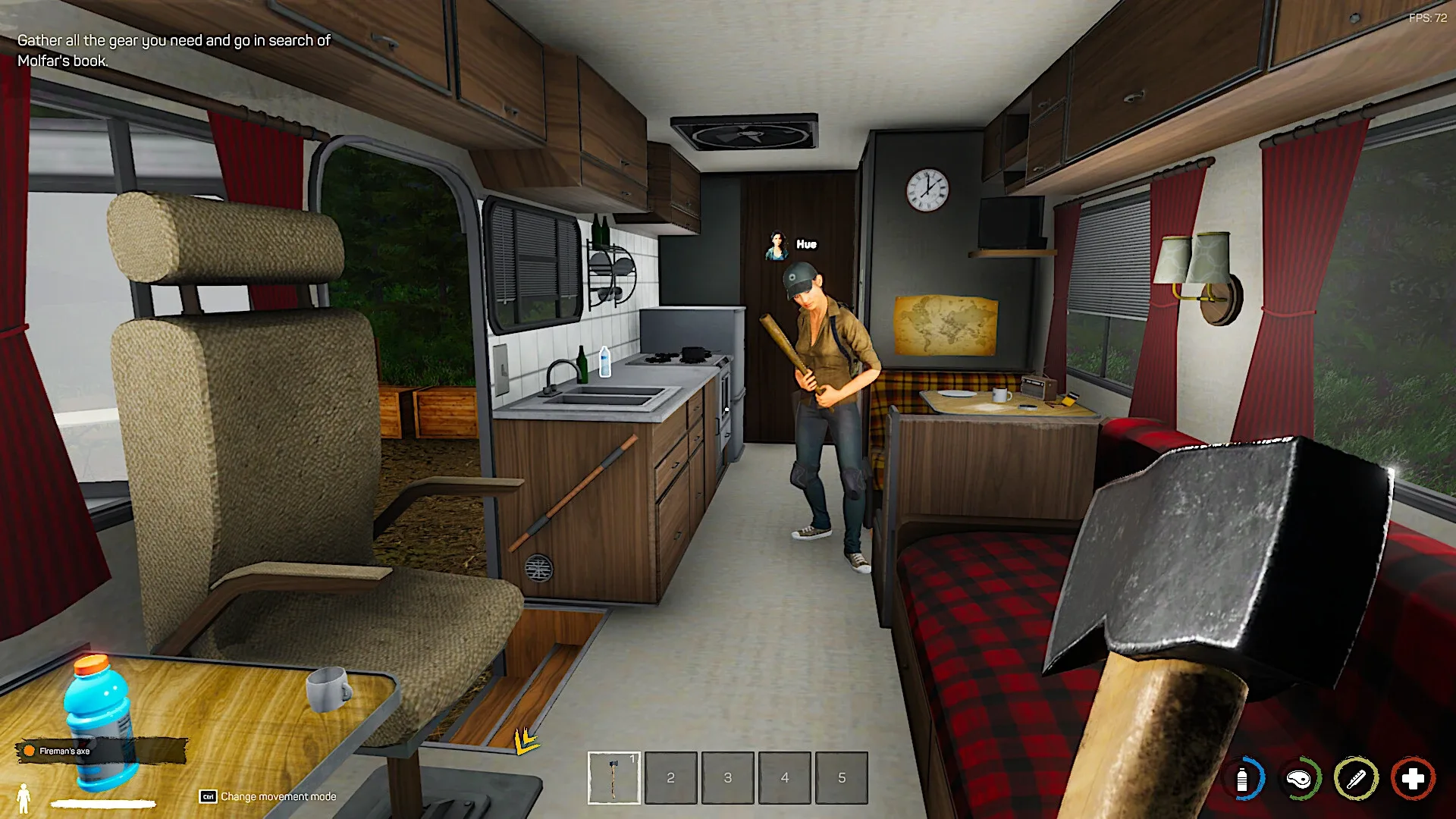The width and height of the screenshot is (1456, 819).
Task: Select hotbar slot 5
Action: tap(841, 779)
